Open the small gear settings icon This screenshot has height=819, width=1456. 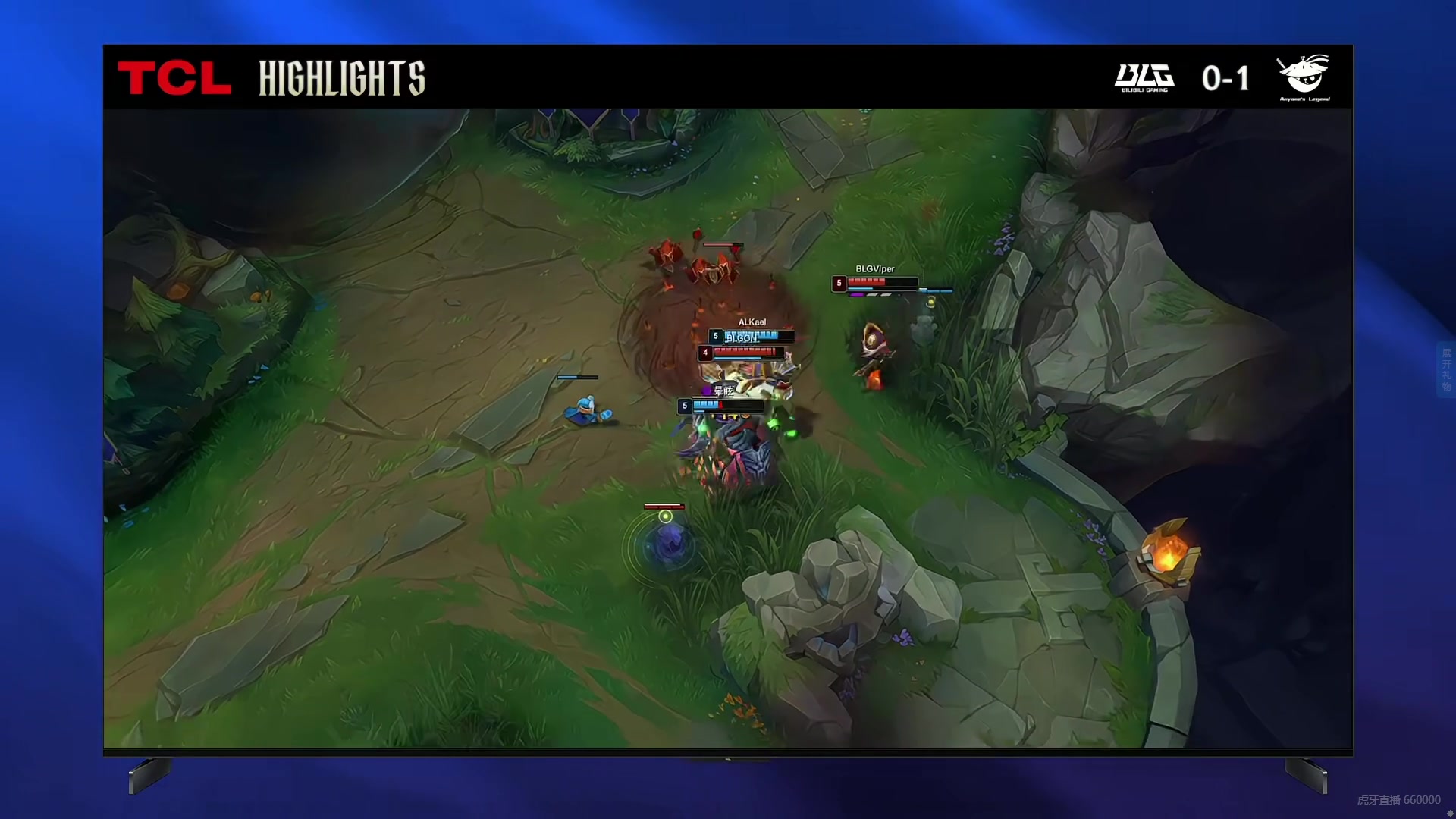(x=1450, y=814)
